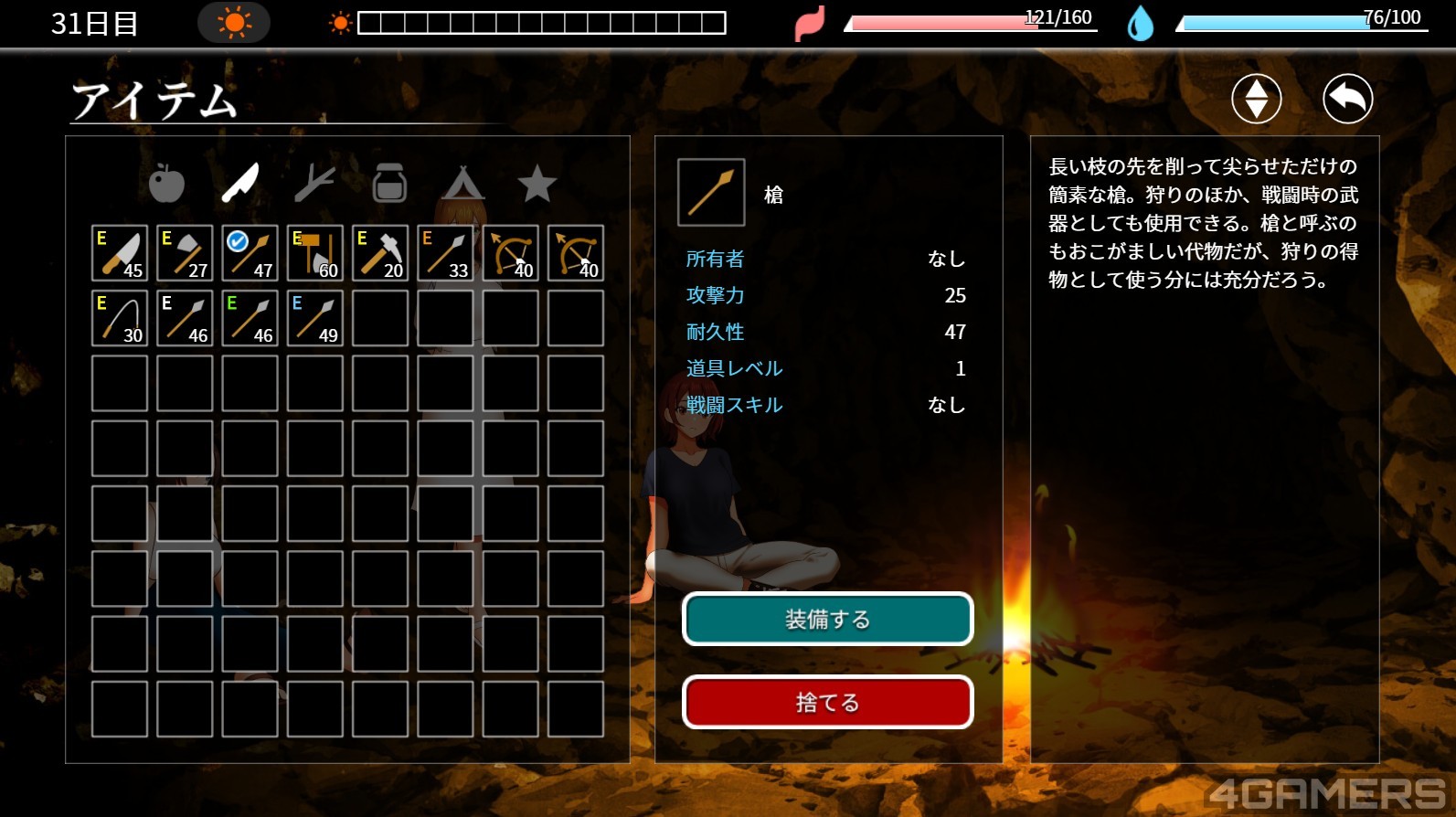This screenshot has height=817, width=1456.
Task: Select the stone spear with durability 49
Action: pyautogui.click(x=315, y=318)
